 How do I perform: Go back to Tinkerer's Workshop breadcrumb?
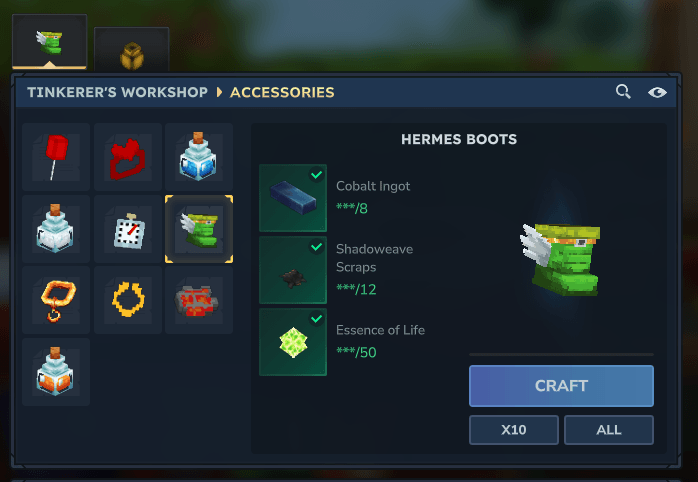pos(117,92)
